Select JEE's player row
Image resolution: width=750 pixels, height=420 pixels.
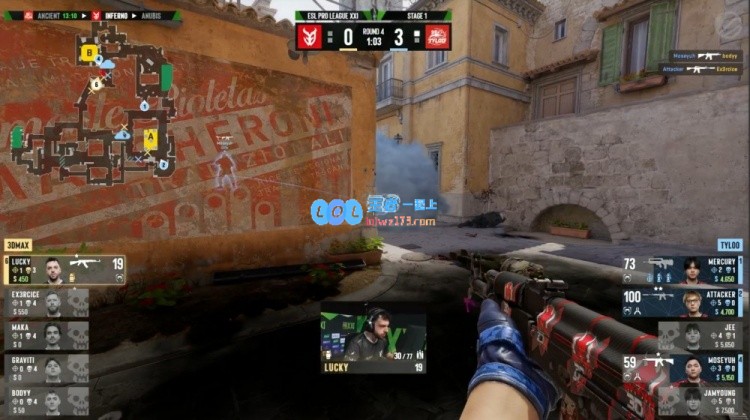pos(700,335)
